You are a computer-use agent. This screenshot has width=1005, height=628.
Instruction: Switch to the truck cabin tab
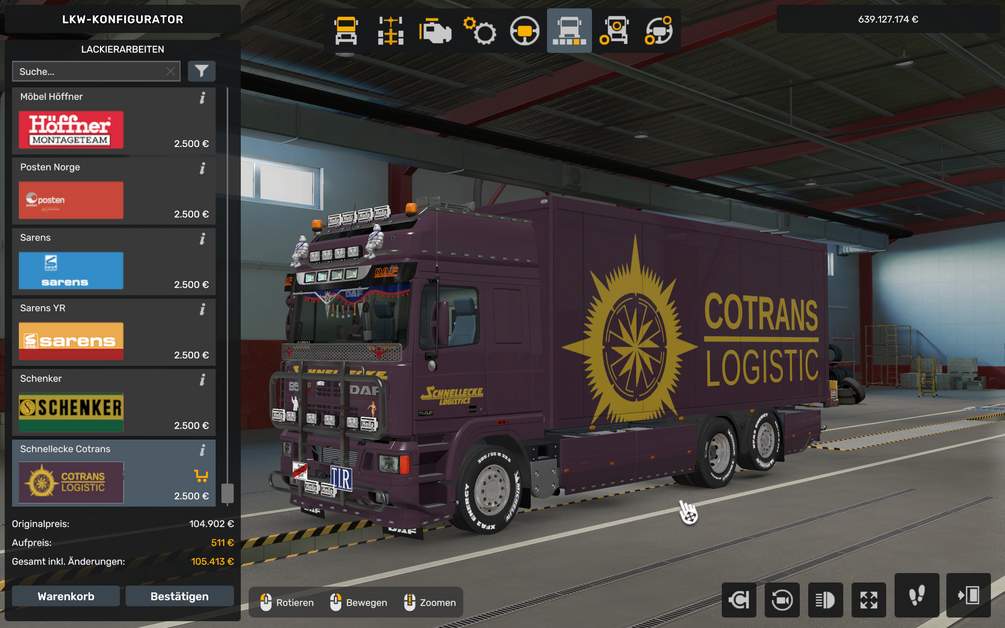click(x=346, y=32)
